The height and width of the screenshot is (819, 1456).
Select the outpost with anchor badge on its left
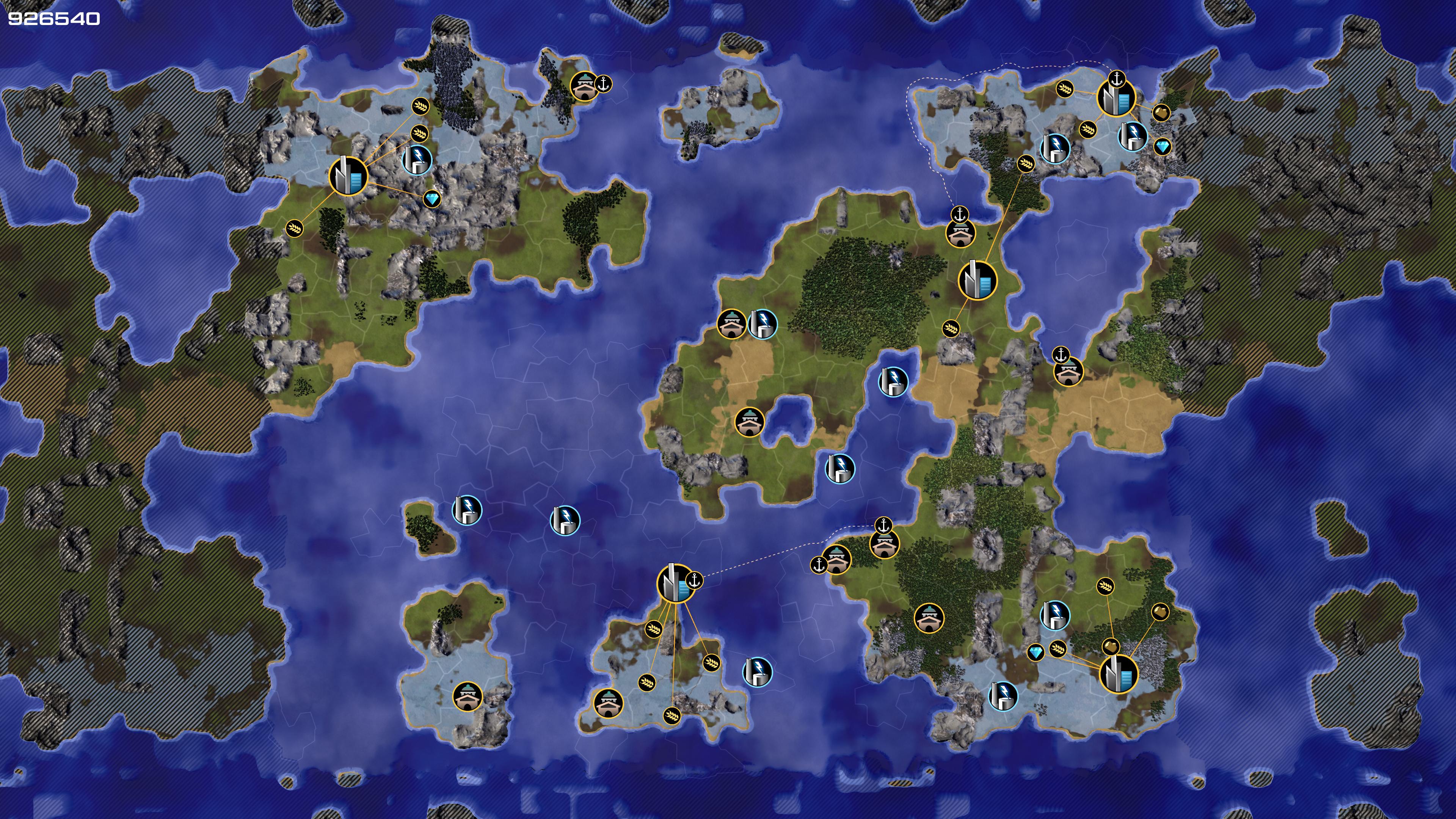pyautogui.click(x=836, y=559)
